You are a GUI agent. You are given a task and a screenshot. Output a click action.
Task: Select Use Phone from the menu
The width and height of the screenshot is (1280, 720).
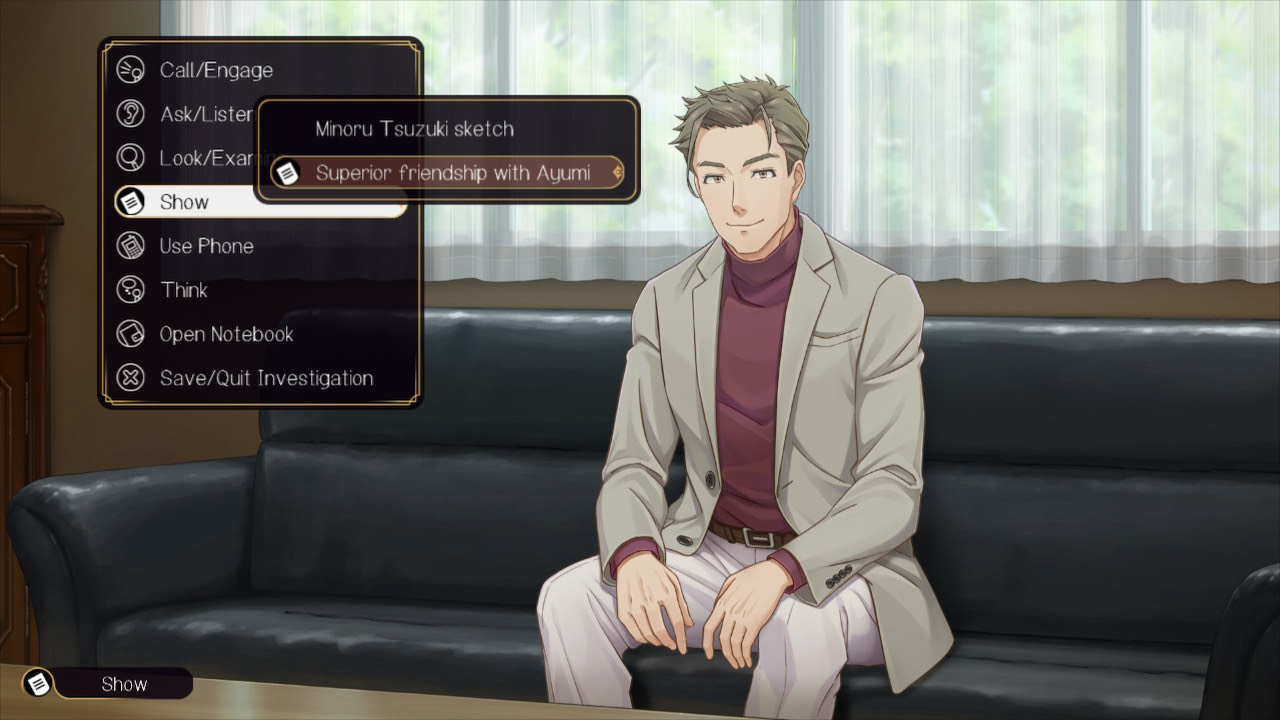[206, 246]
